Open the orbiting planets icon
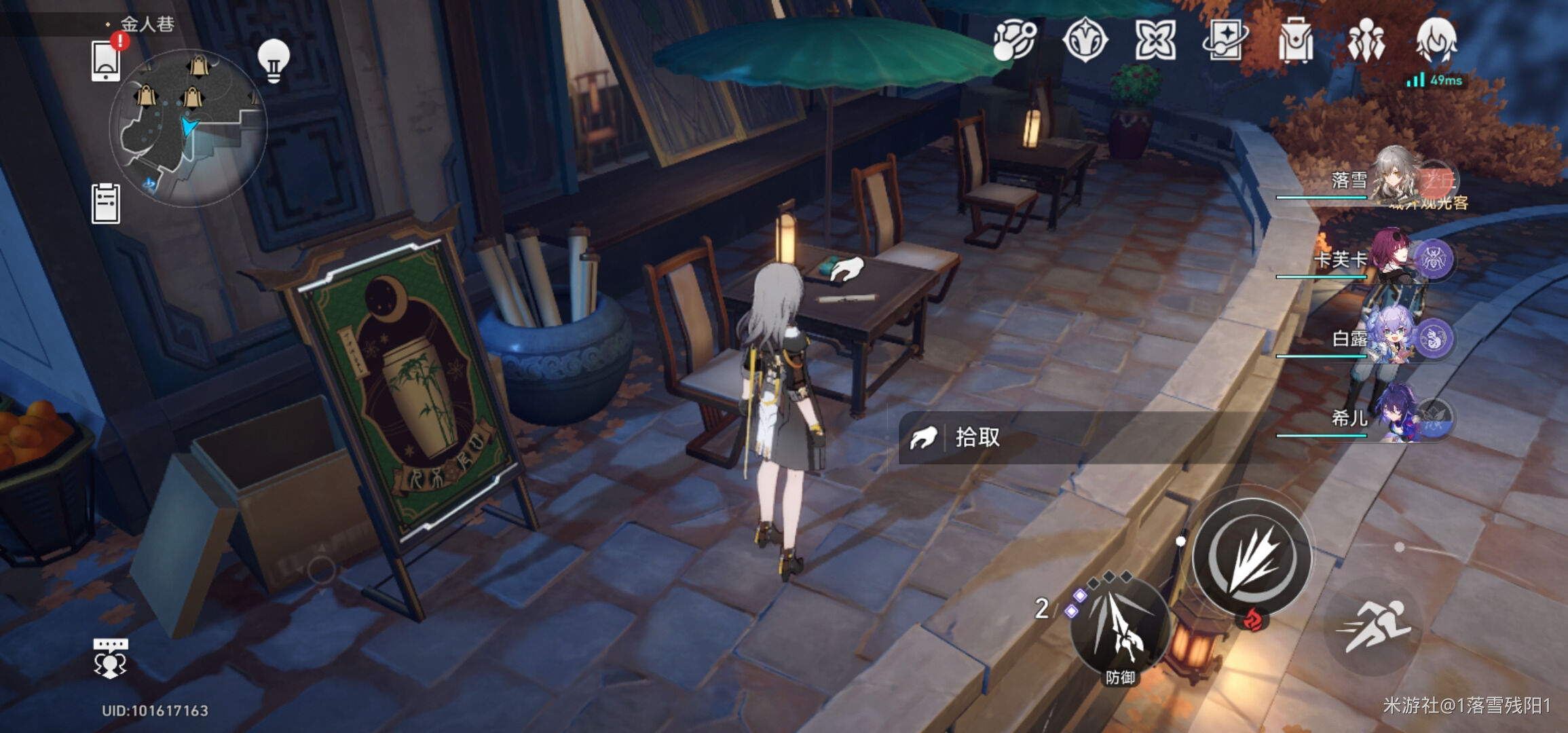 (1015, 41)
